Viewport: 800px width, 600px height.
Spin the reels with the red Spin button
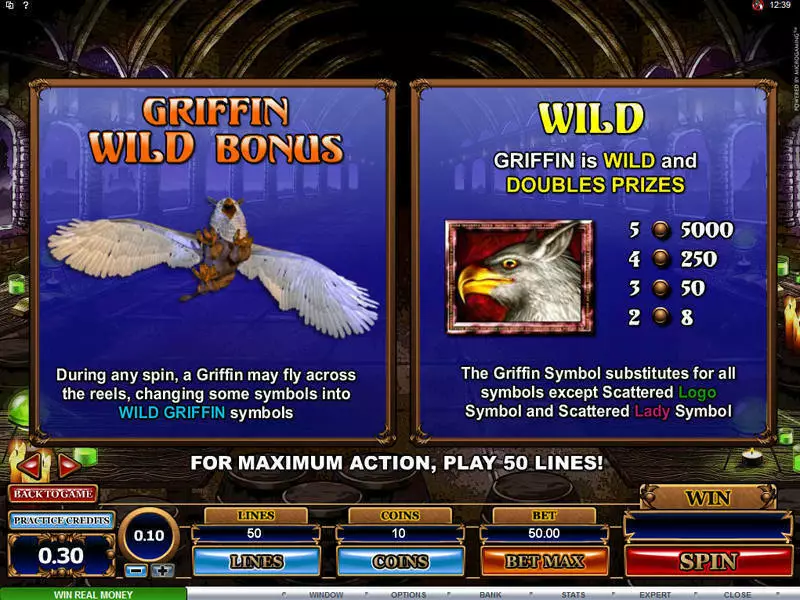[x=708, y=561]
